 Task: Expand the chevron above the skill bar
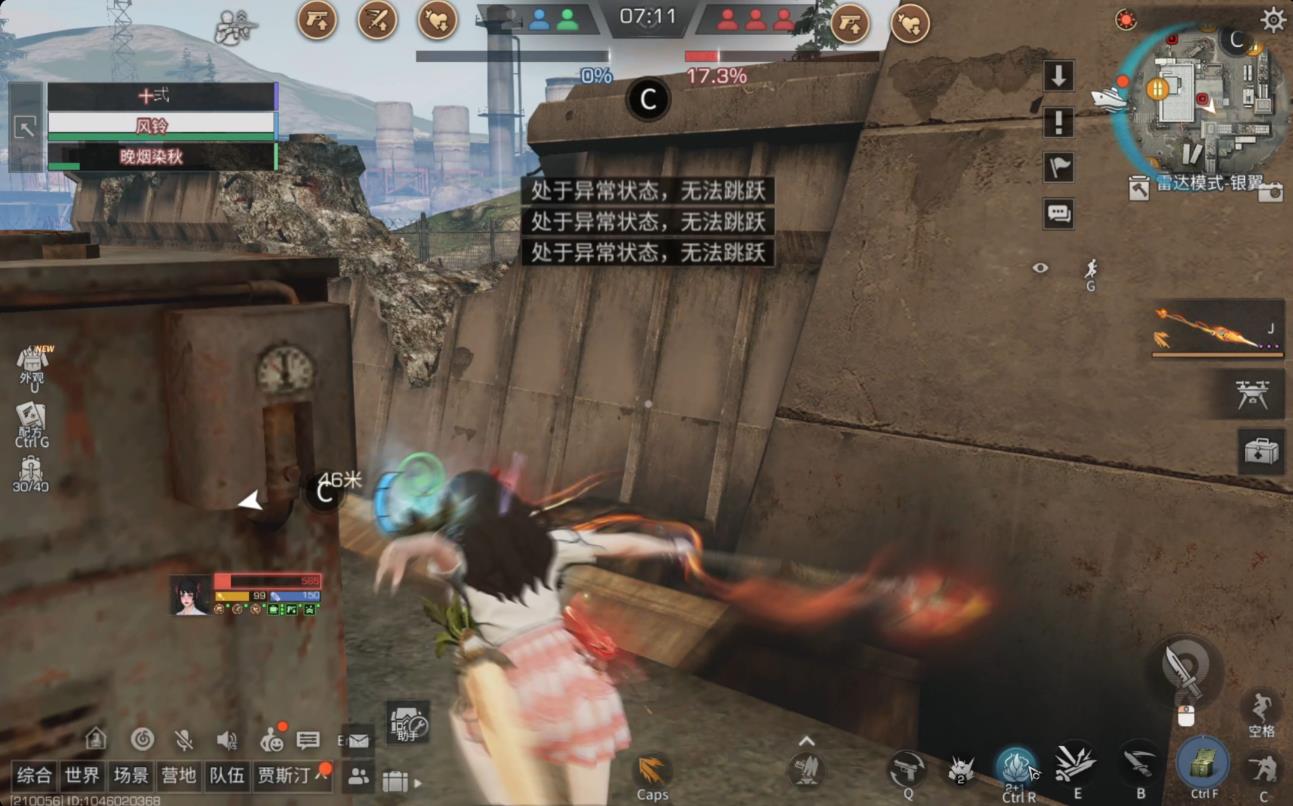pyautogui.click(x=806, y=741)
